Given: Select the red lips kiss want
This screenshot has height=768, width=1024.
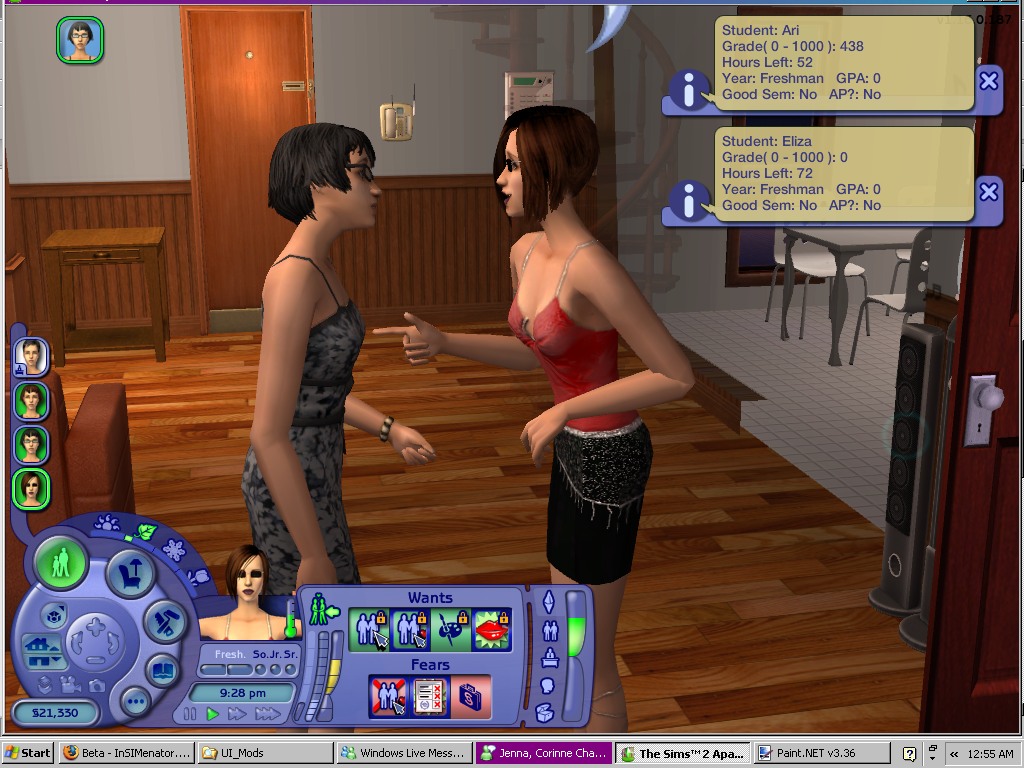Looking at the screenshot, I should point(491,630).
